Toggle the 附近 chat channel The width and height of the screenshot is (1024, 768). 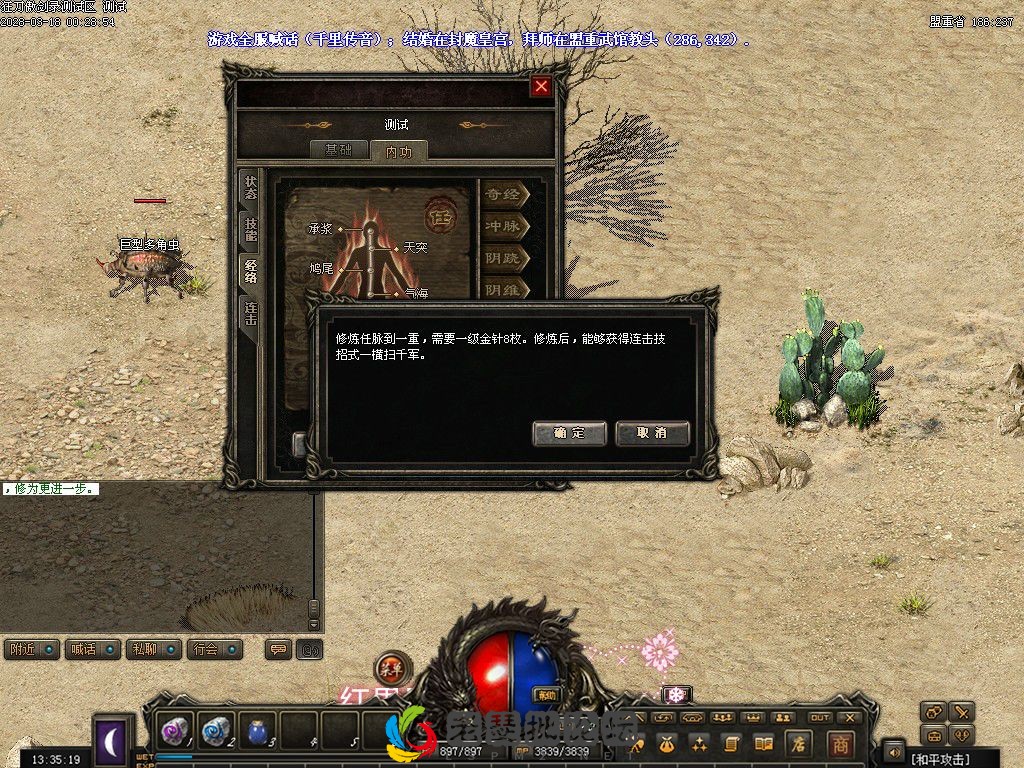pyautogui.click(x=31, y=649)
